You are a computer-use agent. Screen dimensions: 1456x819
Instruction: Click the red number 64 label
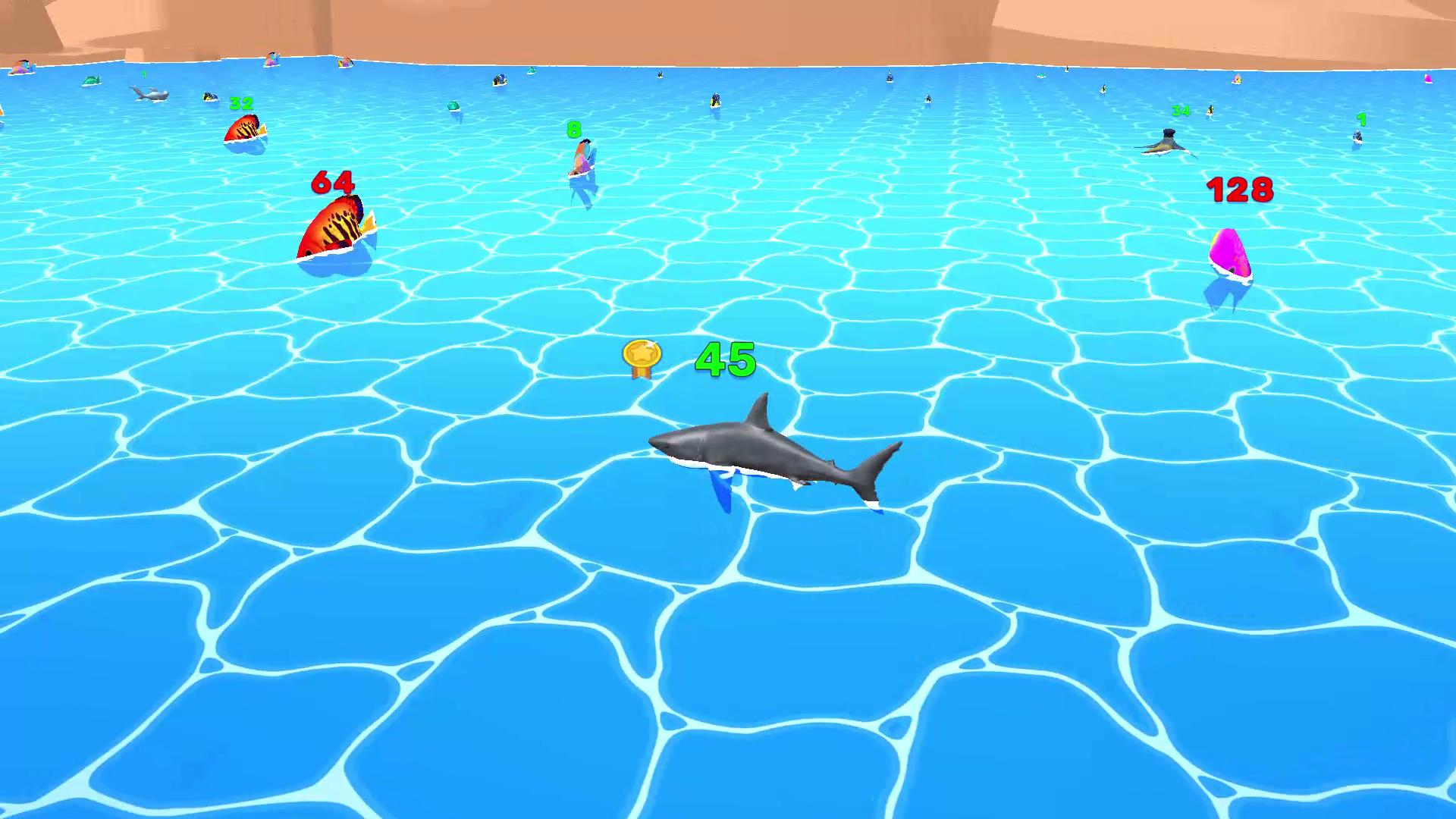coord(334,182)
